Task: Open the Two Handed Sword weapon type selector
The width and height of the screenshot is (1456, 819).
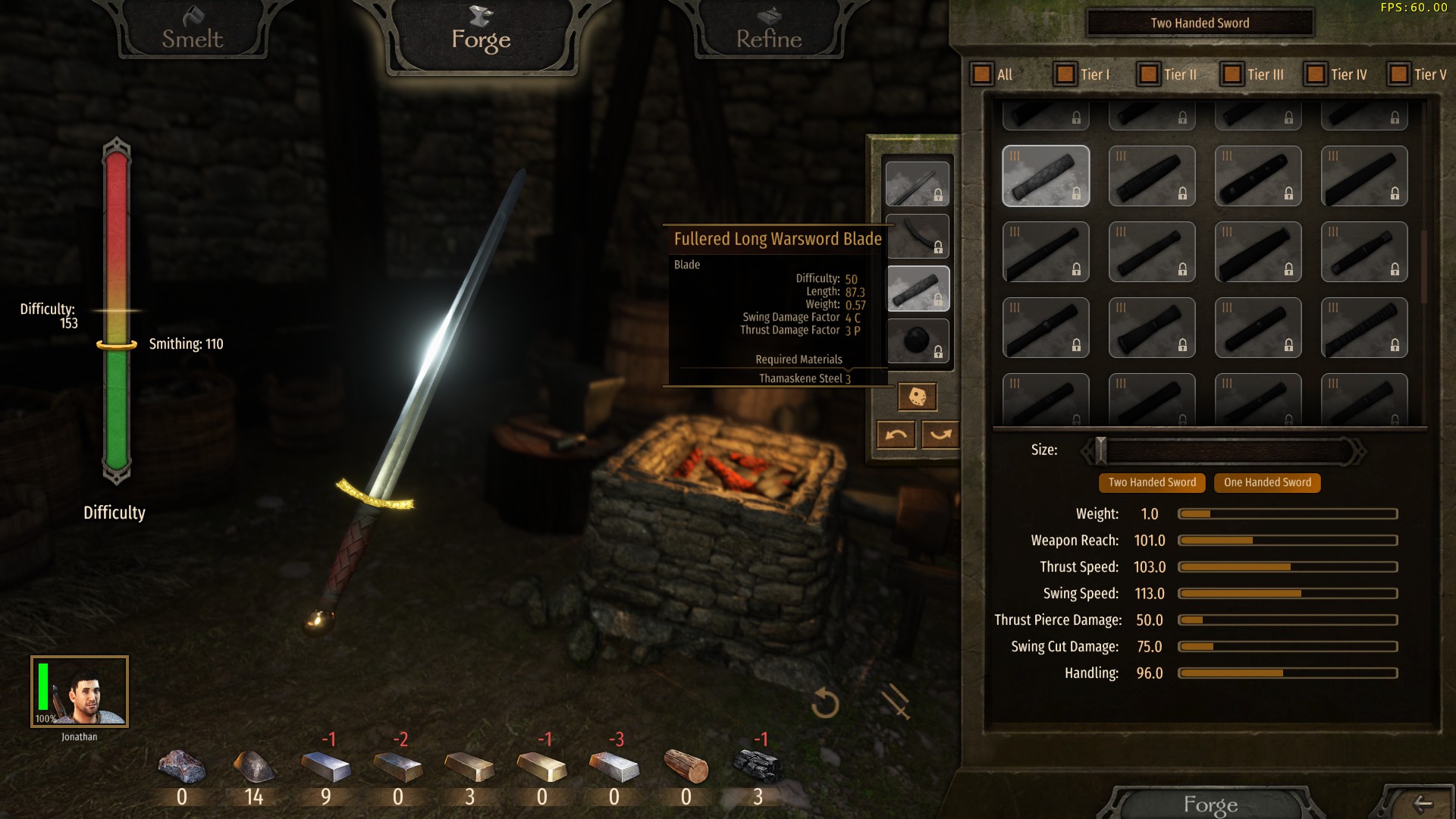Action: [1200, 23]
